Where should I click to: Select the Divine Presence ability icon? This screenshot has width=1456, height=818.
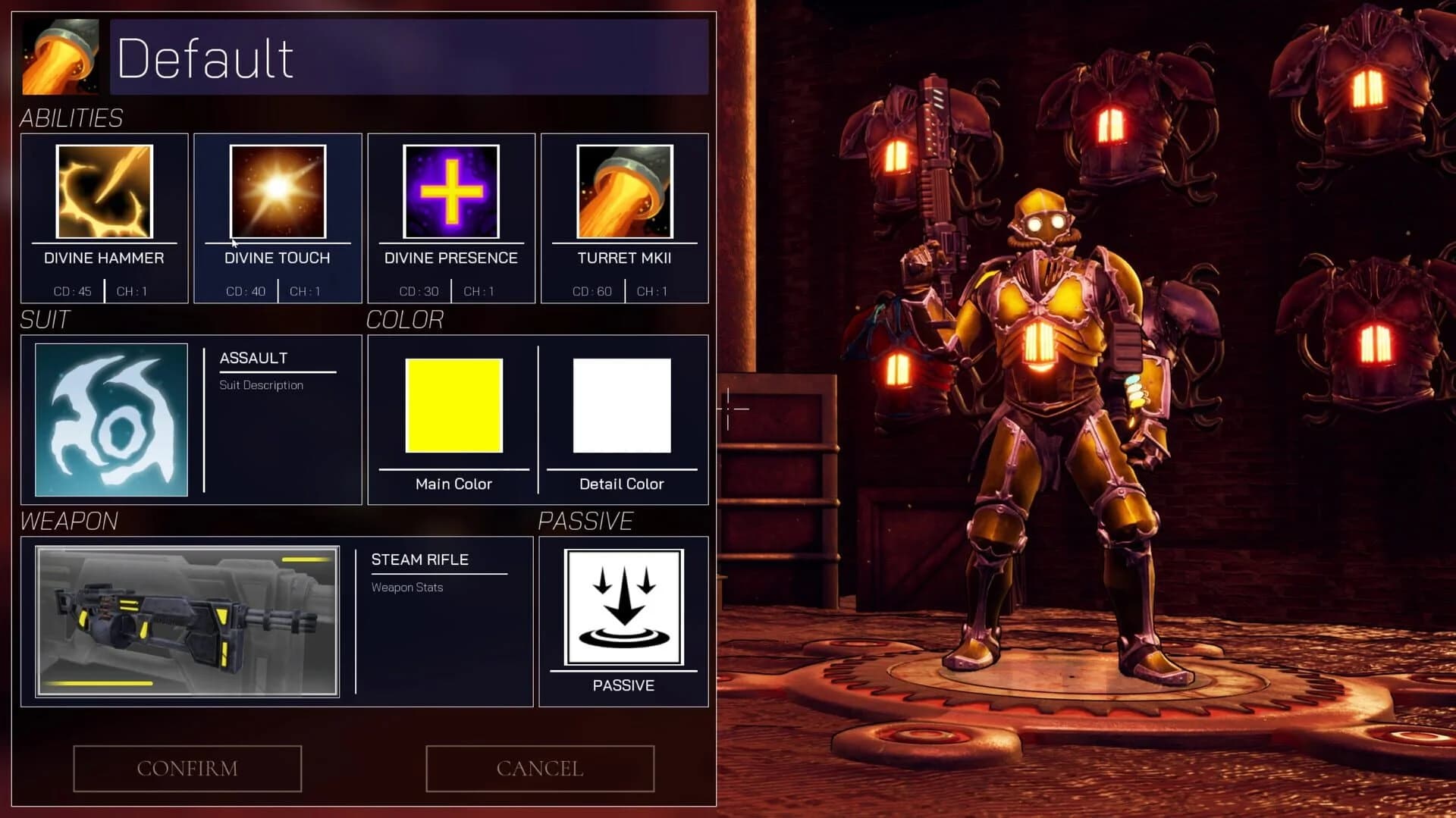[451, 191]
